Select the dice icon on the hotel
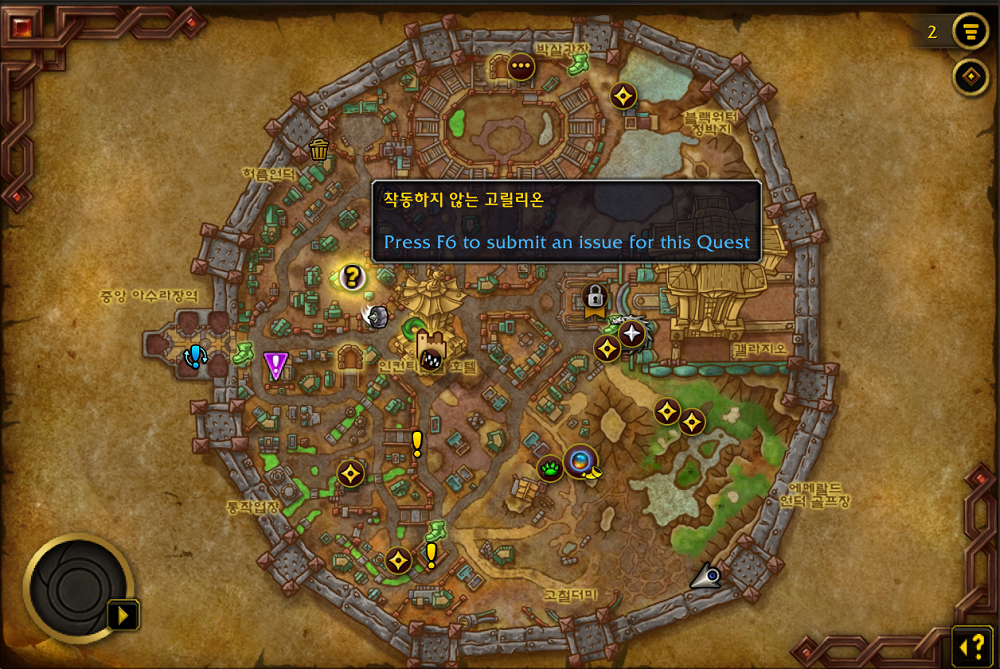The height and width of the screenshot is (669, 1000). click(x=430, y=358)
